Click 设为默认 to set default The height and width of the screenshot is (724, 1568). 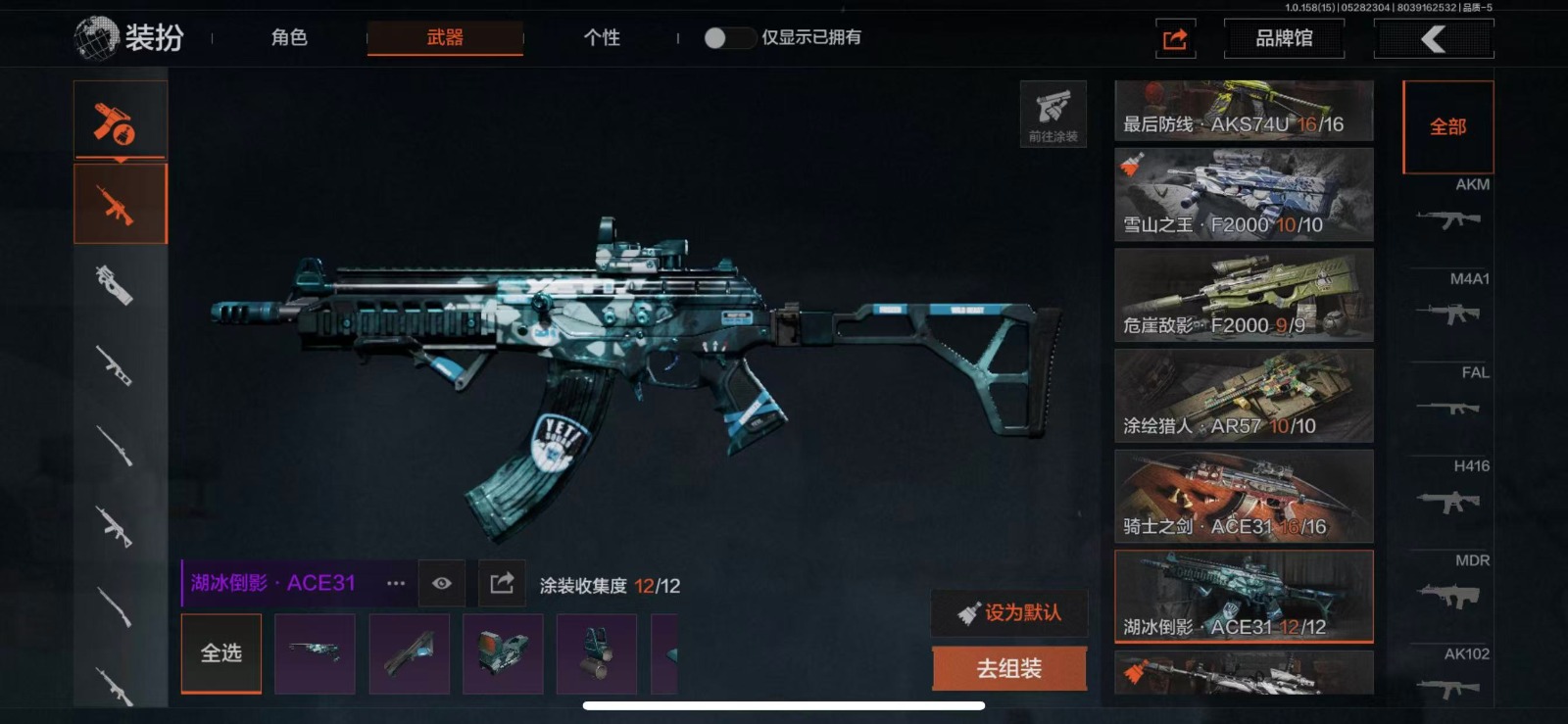[x=1009, y=613]
